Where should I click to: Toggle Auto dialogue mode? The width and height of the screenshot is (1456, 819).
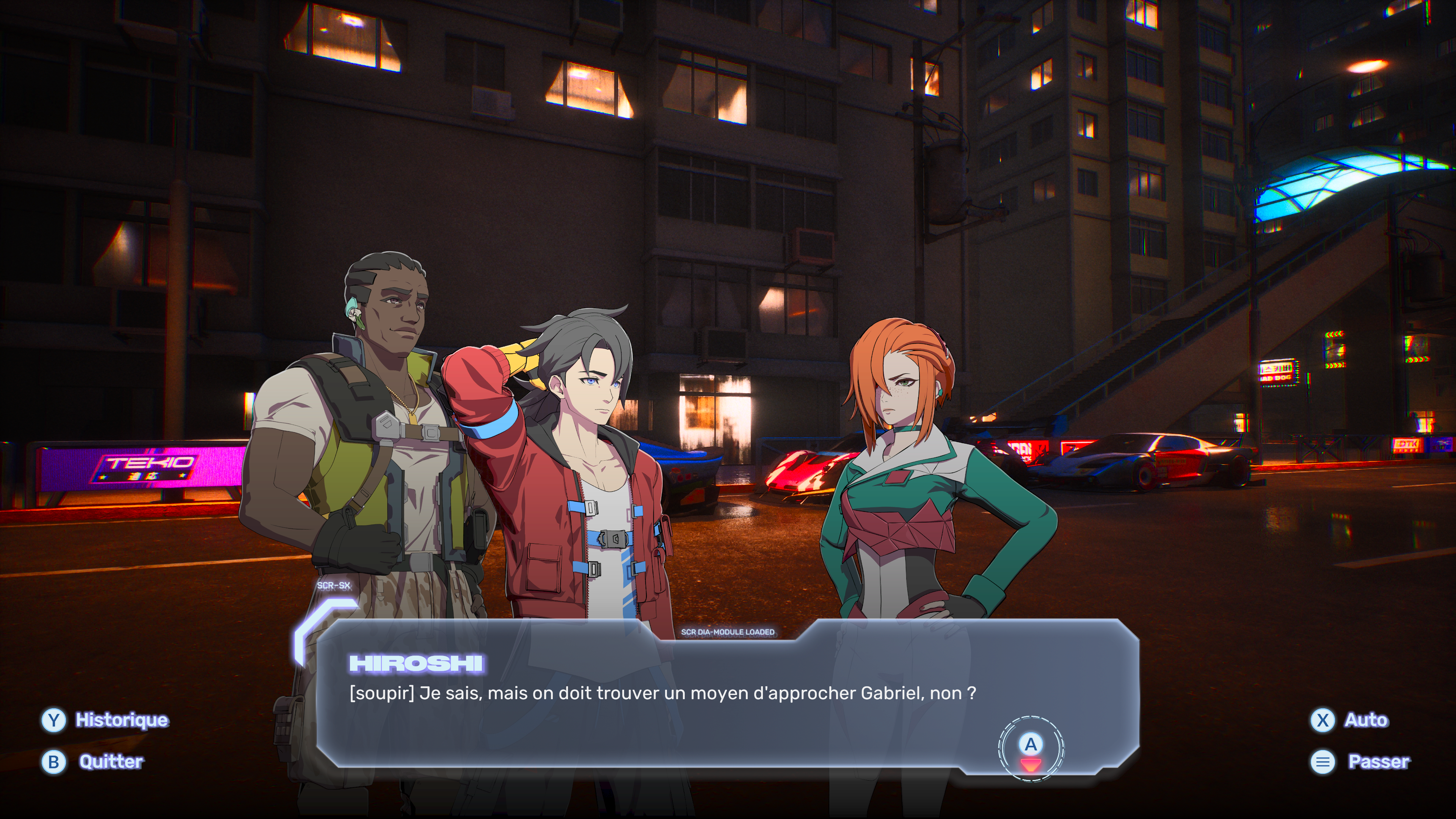1349,720
